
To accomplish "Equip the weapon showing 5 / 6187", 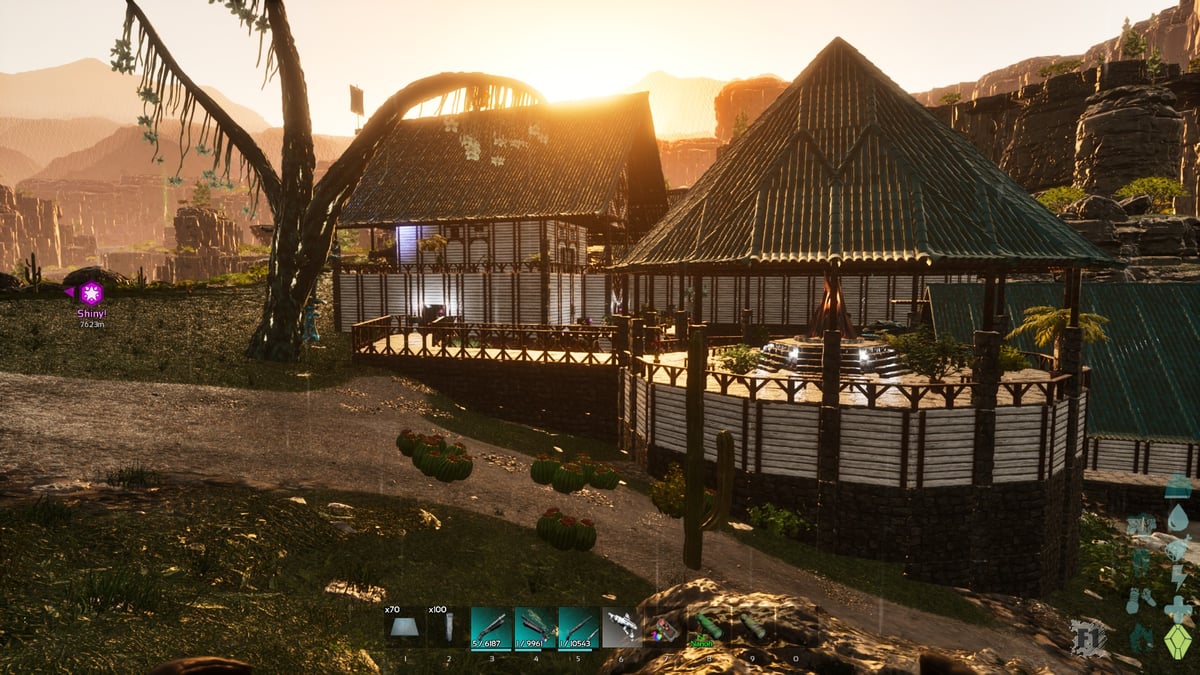I will point(491,628).
